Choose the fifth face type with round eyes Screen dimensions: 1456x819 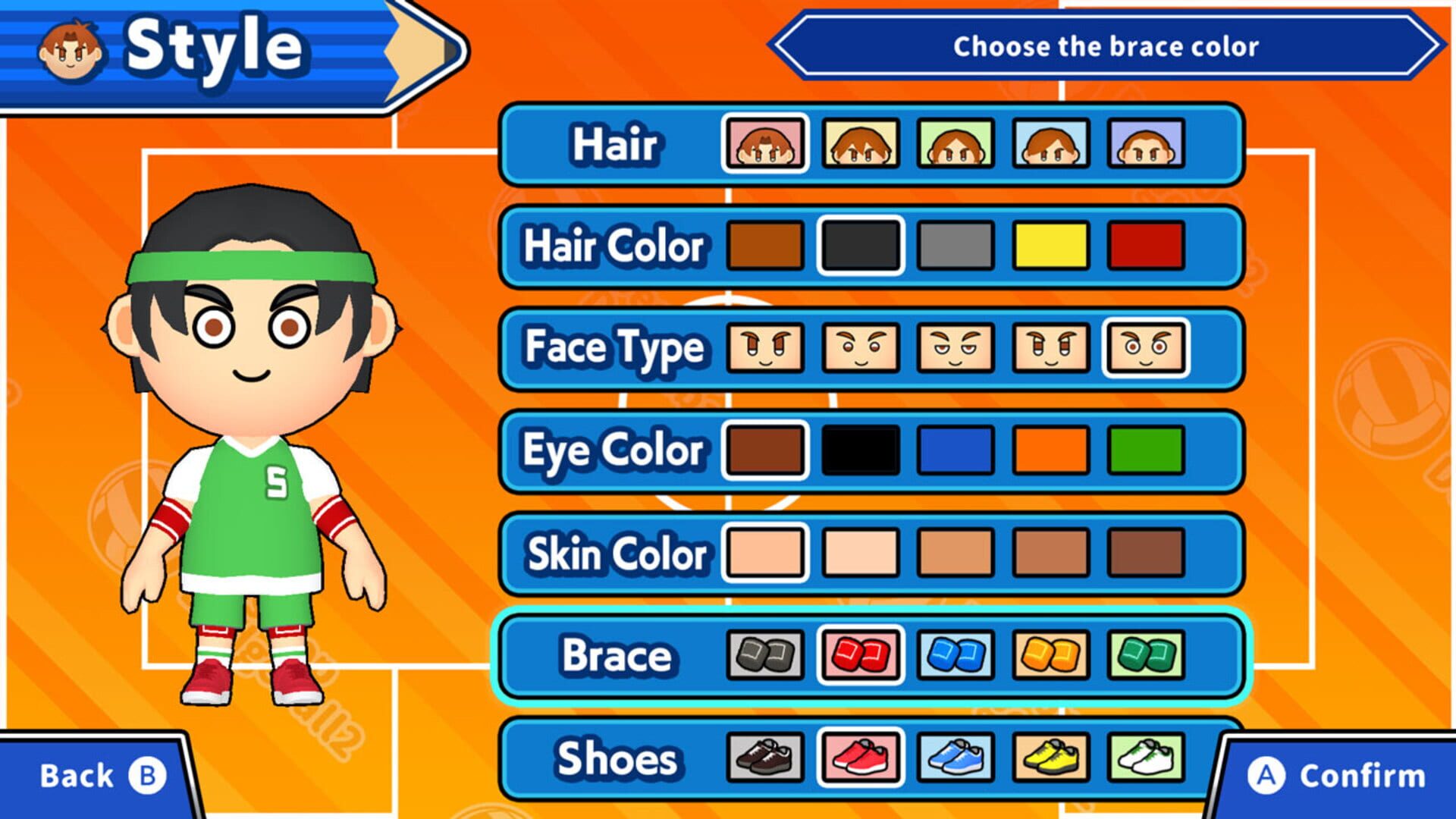click(1145, 347)
